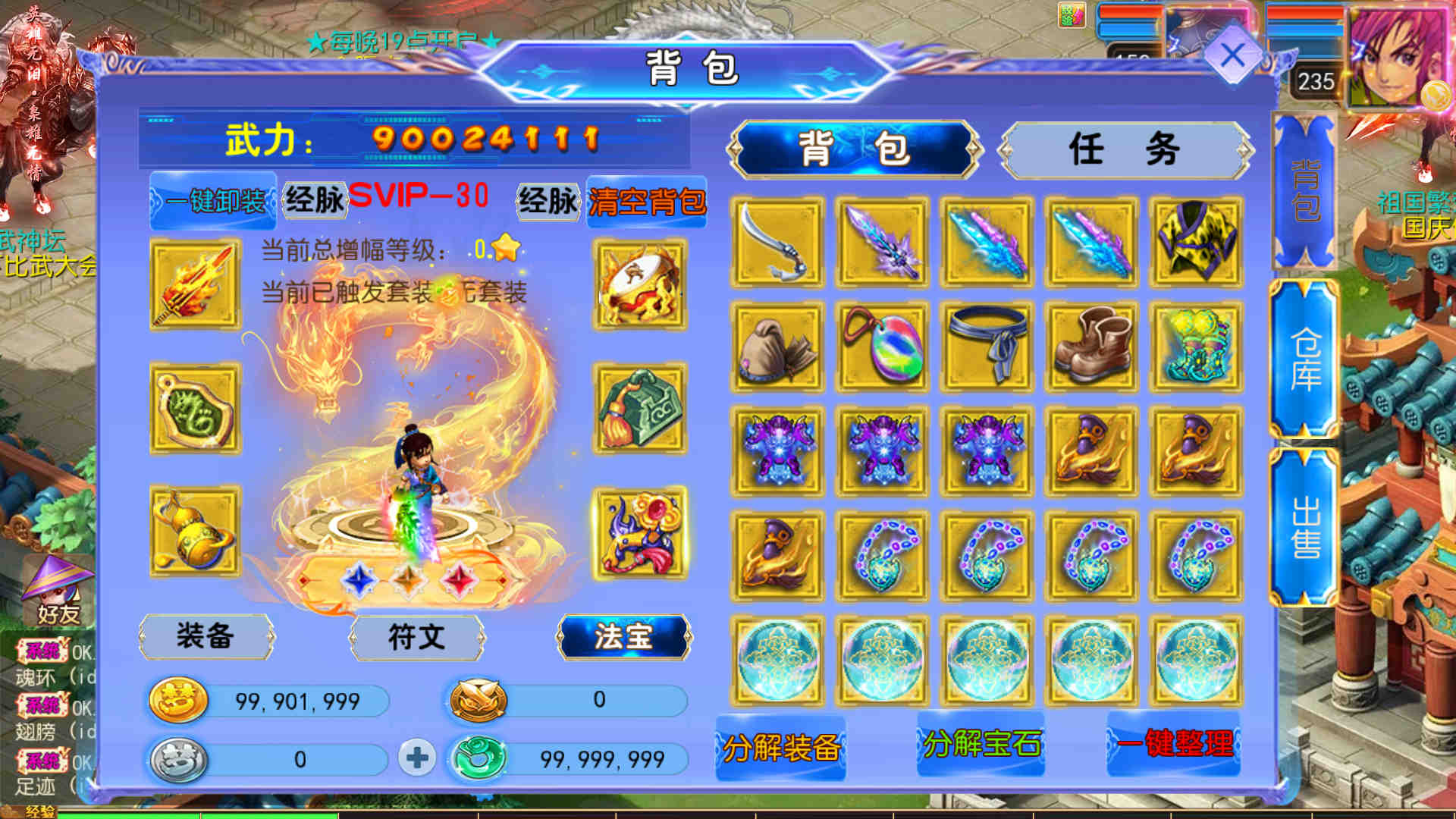Clear bag with 清空背包 button
The image size is (1456, 819).
pos(647,202)
